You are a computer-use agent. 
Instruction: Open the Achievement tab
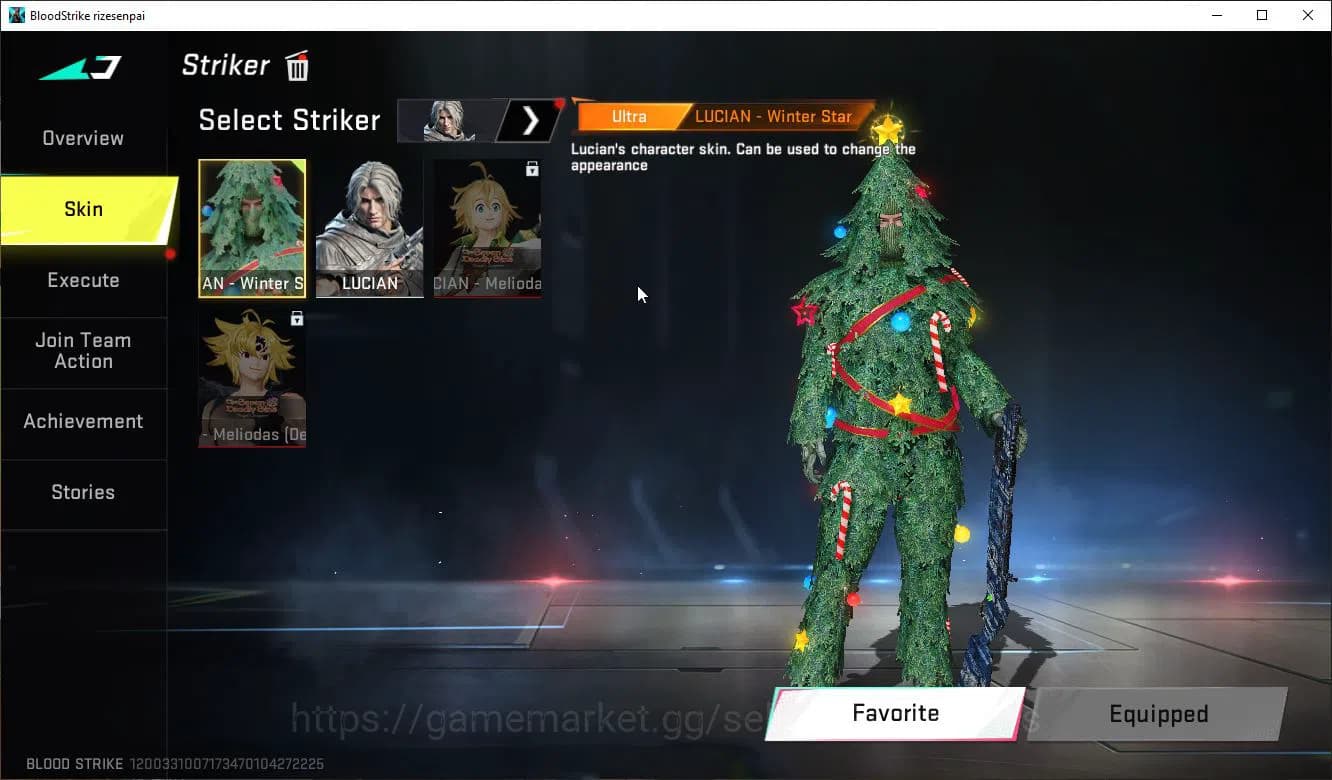tap(83, 421)
